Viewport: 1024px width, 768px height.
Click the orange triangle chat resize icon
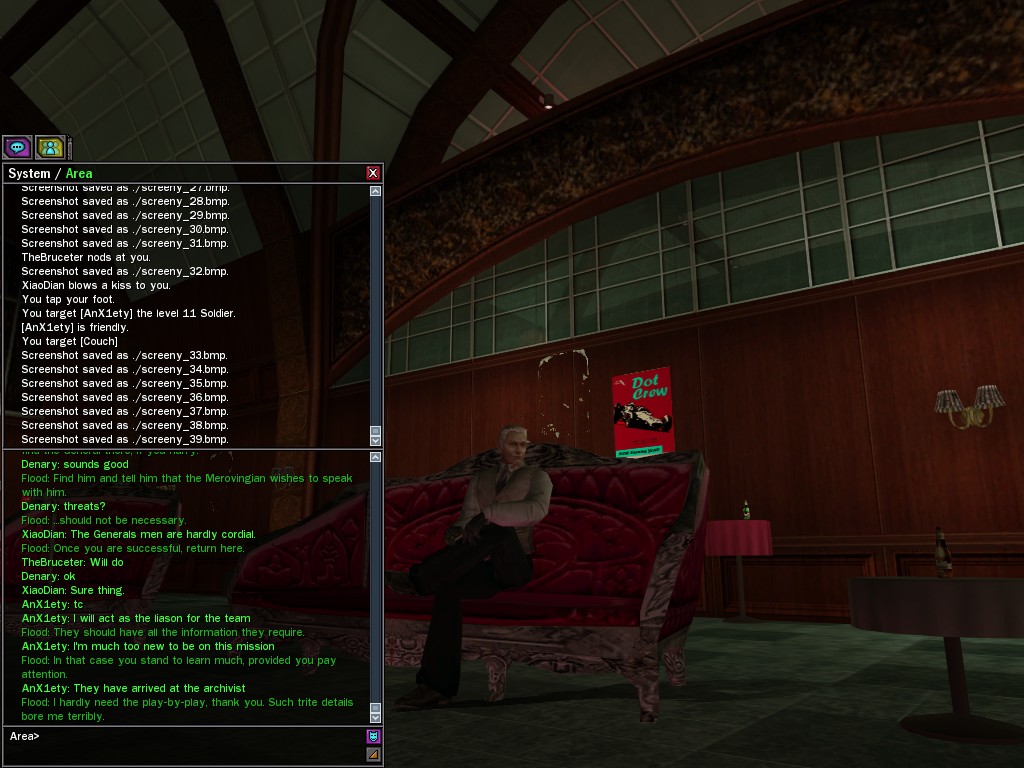coord(373,754)
